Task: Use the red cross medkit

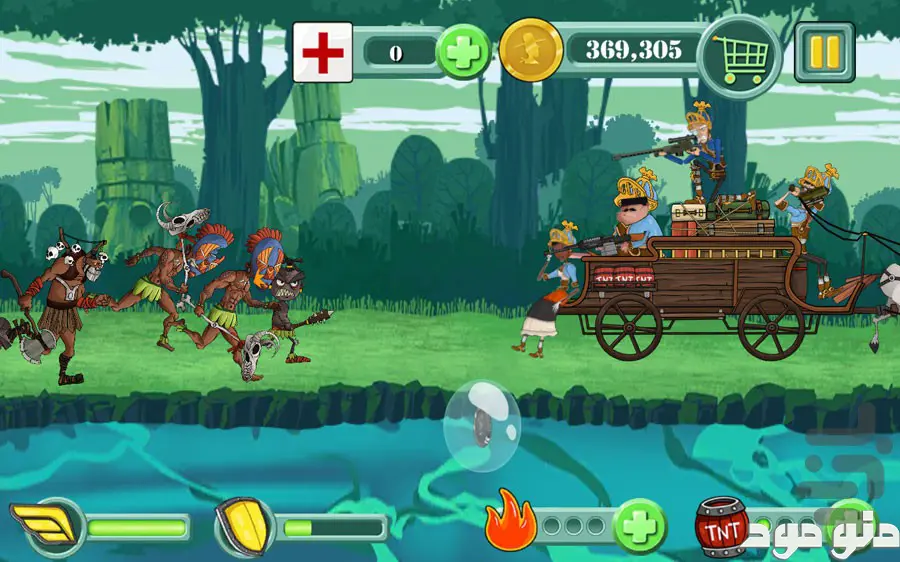Action: click(322, 52)
